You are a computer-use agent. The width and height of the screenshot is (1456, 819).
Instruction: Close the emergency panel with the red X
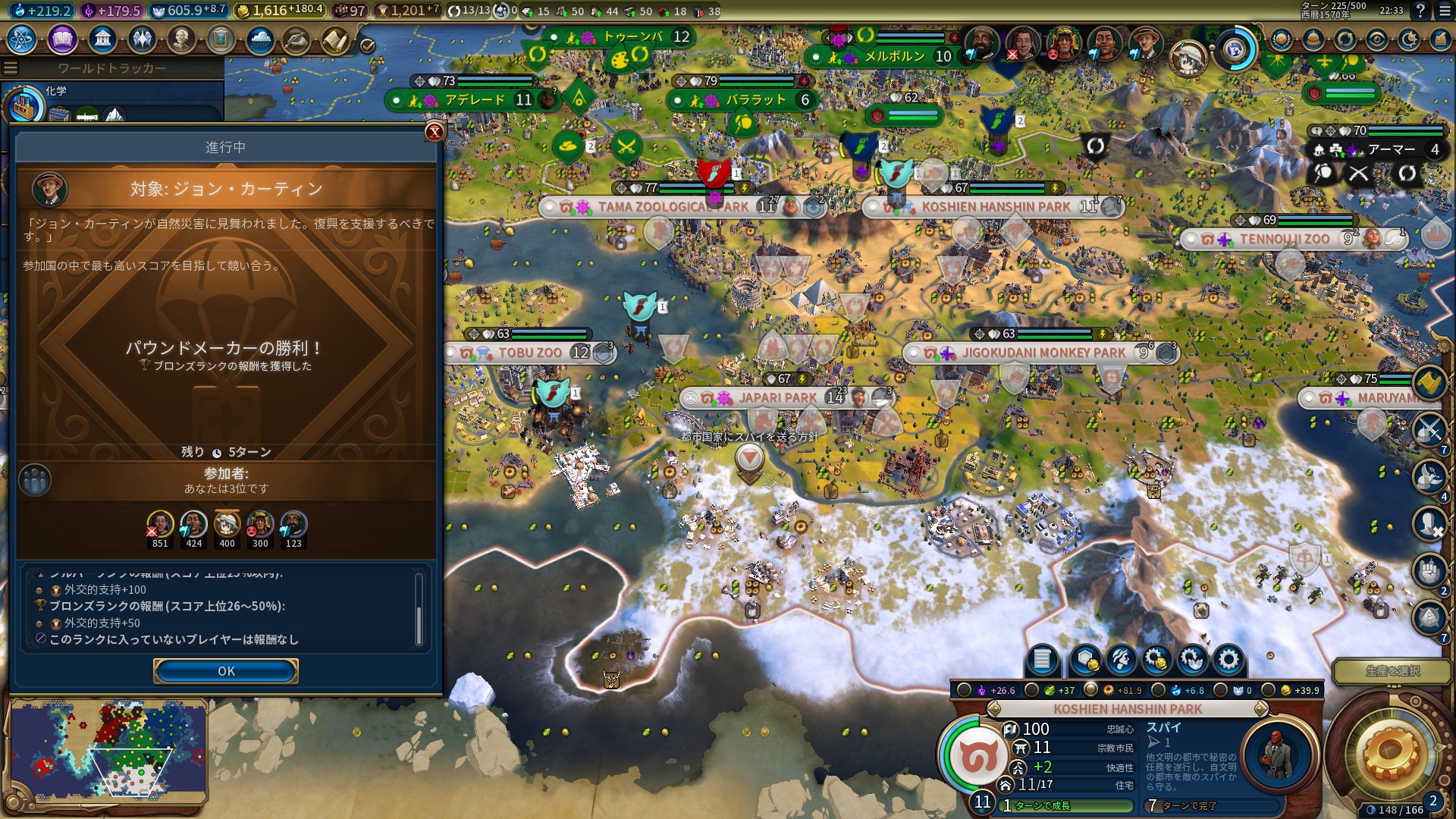tap(435, 132)
